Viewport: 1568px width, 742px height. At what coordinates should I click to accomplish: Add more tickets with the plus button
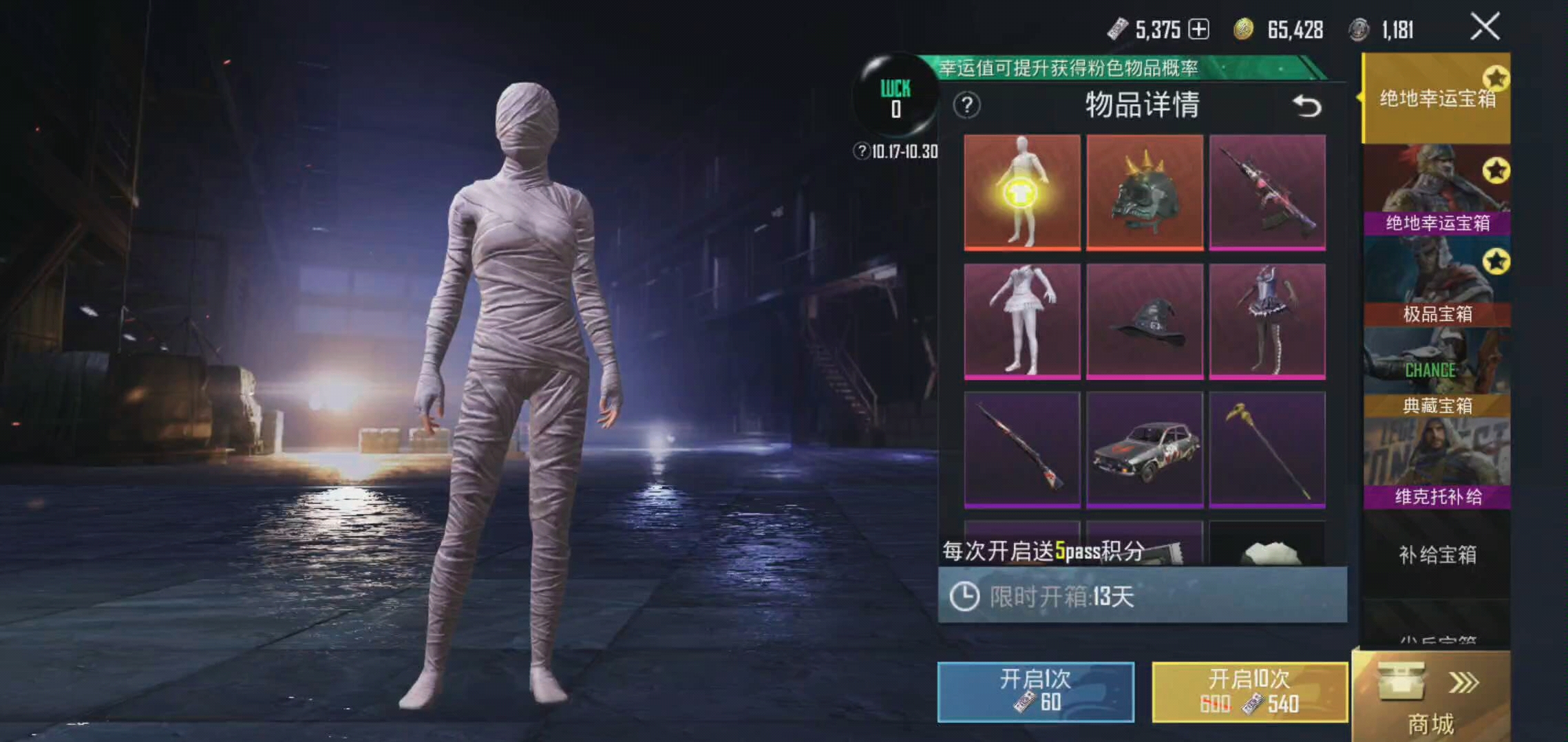(x=1198, y=30)
